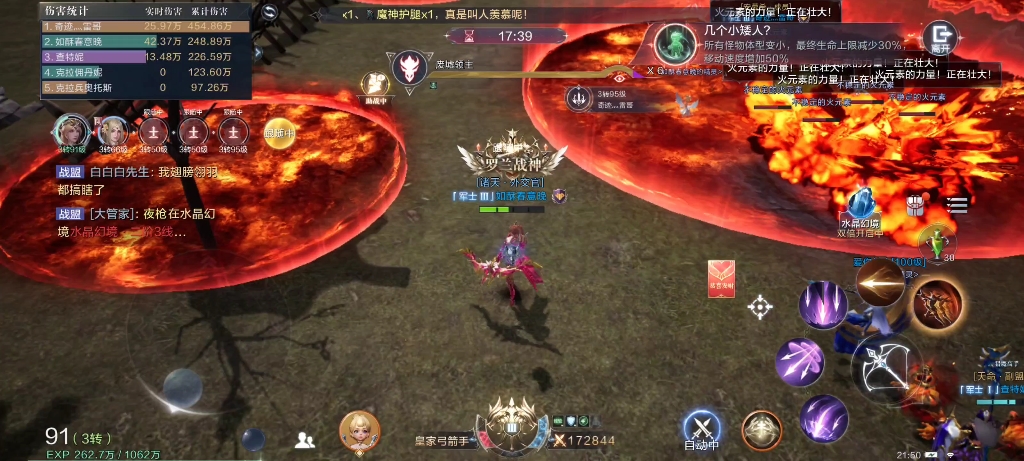Select the first teammate portrait in party row
The height and width of the screenshot is (461, 1024).
[x=71, y=130]
